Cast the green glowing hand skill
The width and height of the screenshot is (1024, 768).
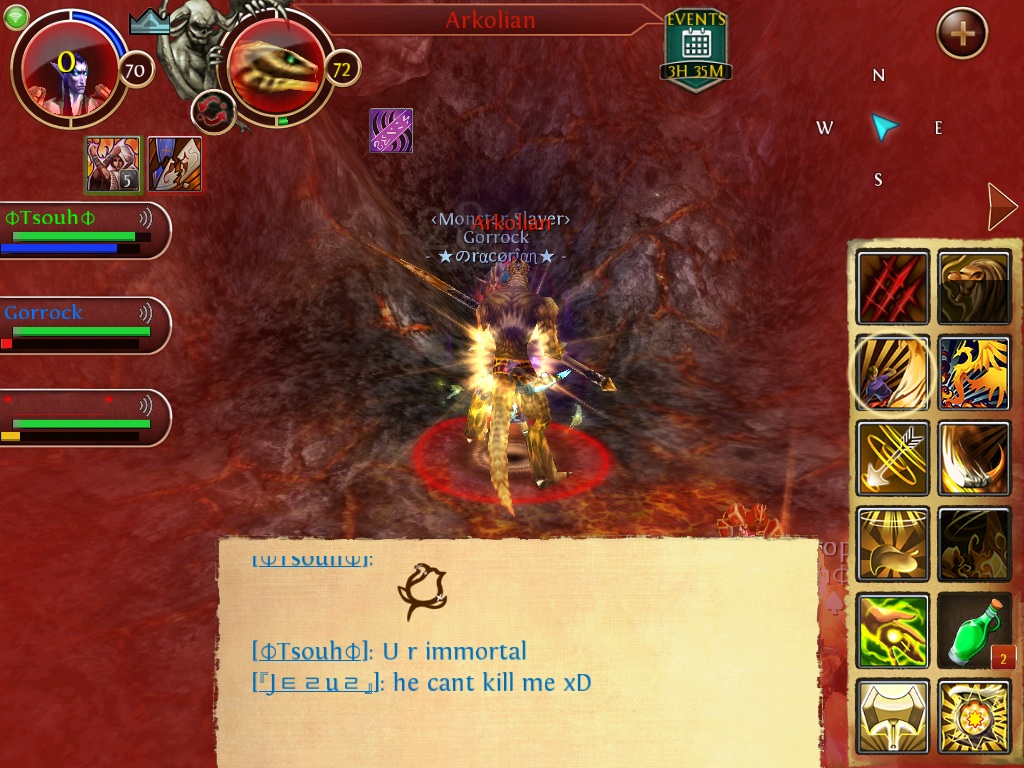pos(892,630)
